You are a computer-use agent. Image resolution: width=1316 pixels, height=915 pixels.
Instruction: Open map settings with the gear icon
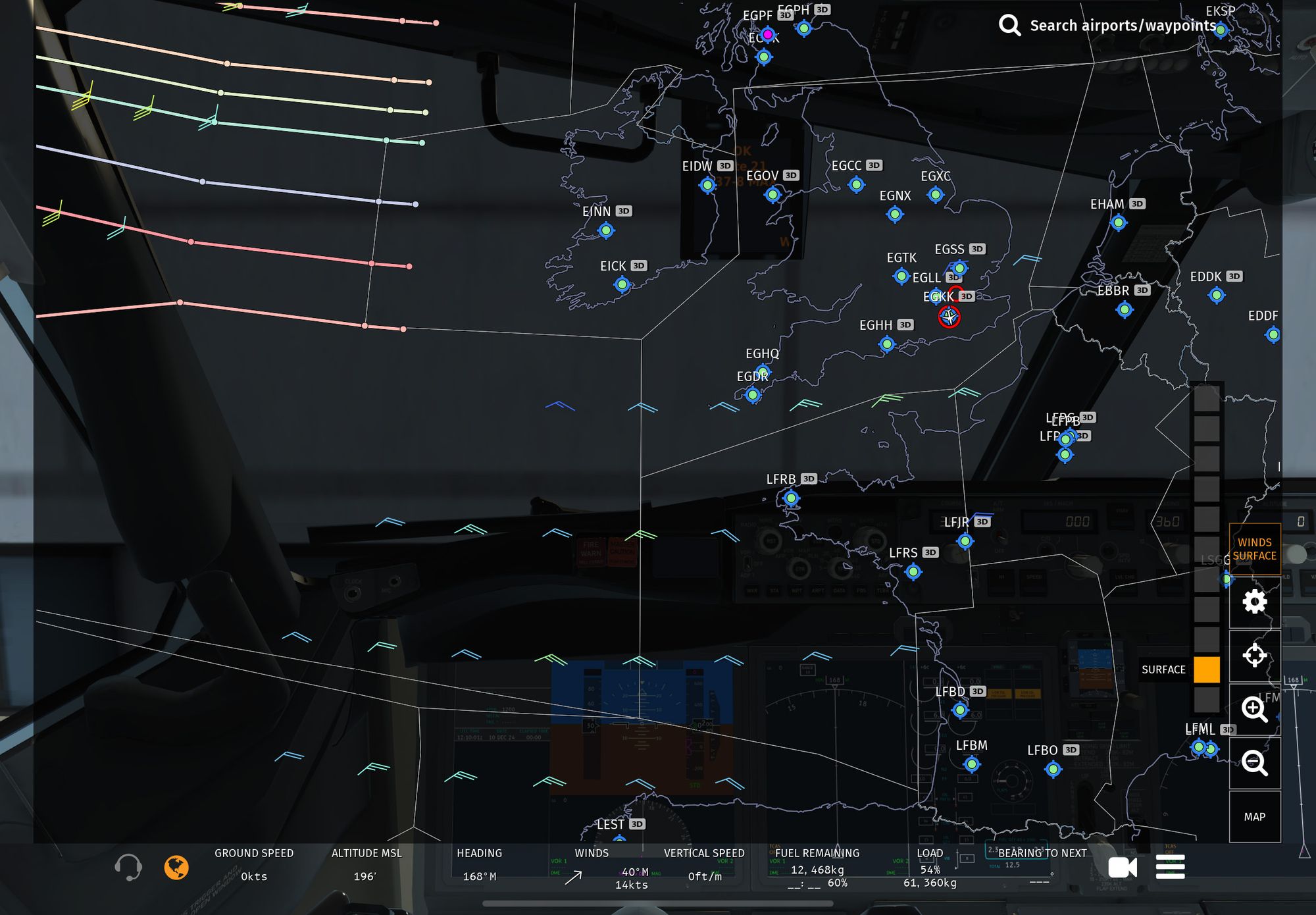pyautogui.click(x=1255, y=601)
